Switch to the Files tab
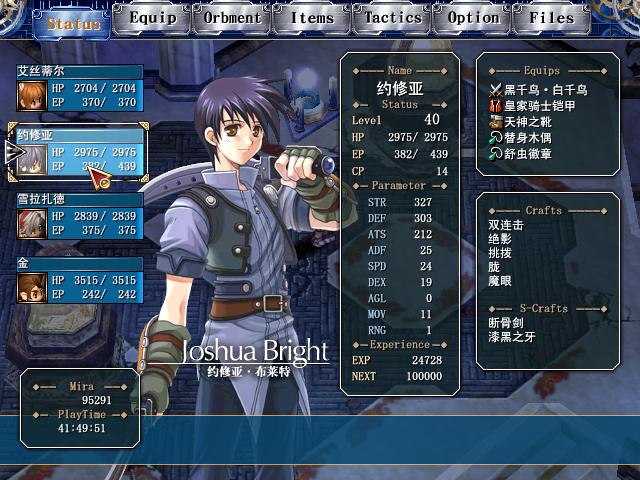This screenshot has height=480, width=640. tap(552, 18)
